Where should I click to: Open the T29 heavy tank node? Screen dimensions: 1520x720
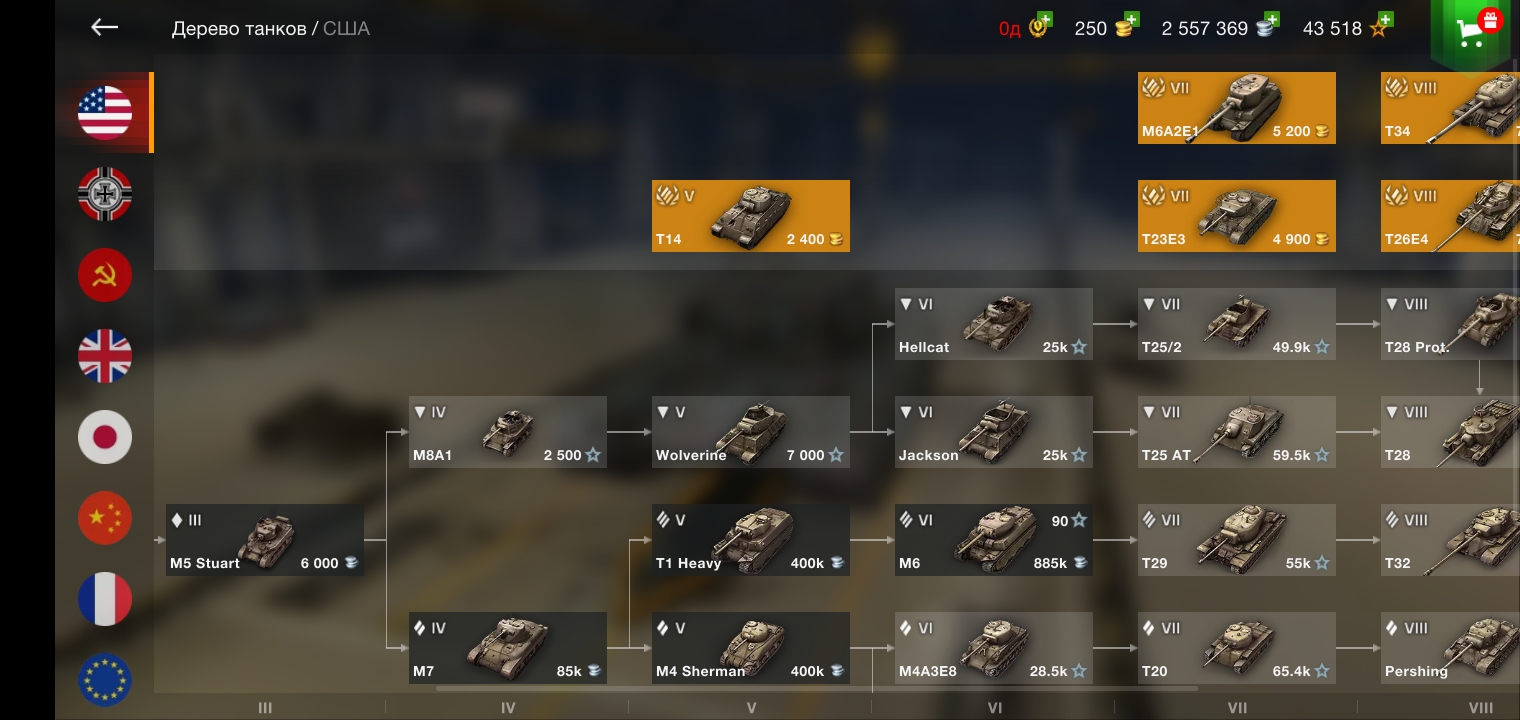(1236, 540)
